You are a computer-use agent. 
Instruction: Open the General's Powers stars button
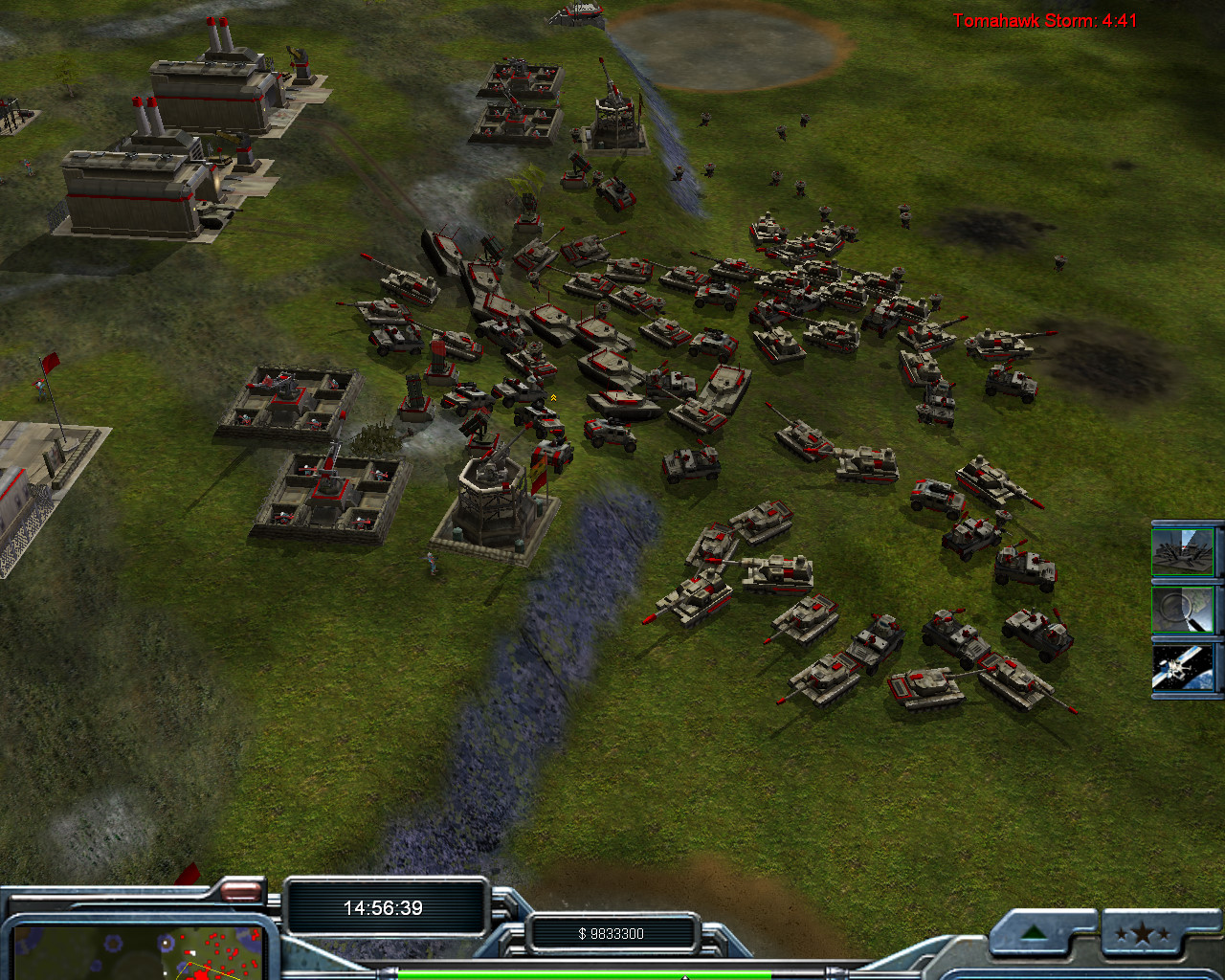point(1143,933)
